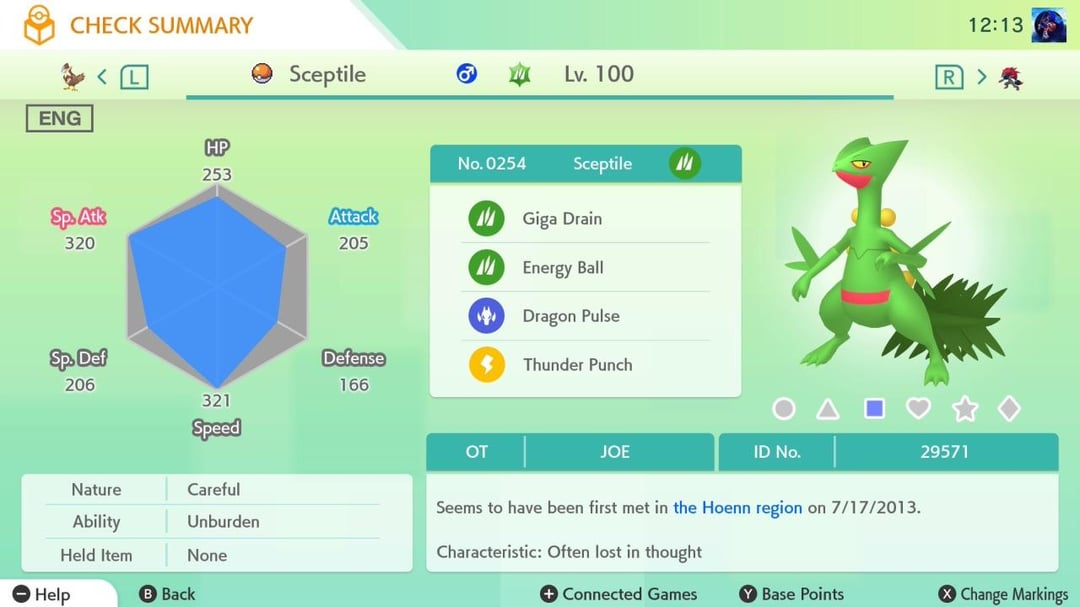This screenshot has height=607, width=1080.
Task: Toggle the circle marking
Action: 784,409
